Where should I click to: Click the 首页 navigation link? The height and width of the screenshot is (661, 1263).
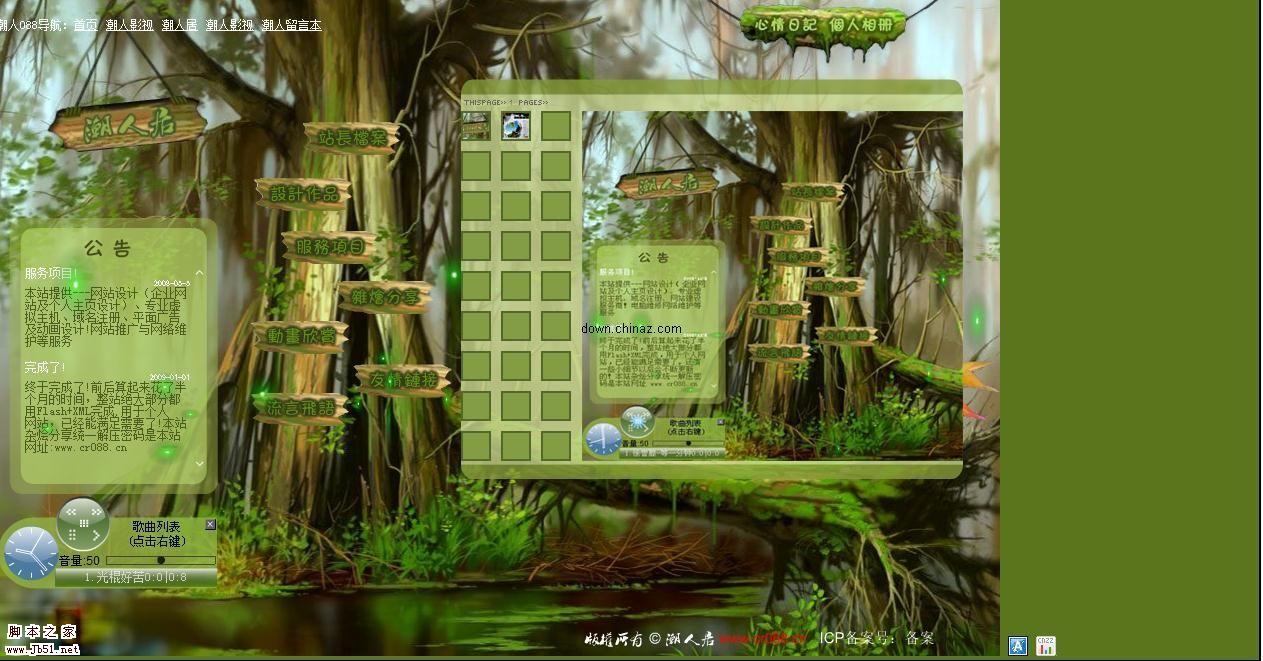(x=86, y=25)
